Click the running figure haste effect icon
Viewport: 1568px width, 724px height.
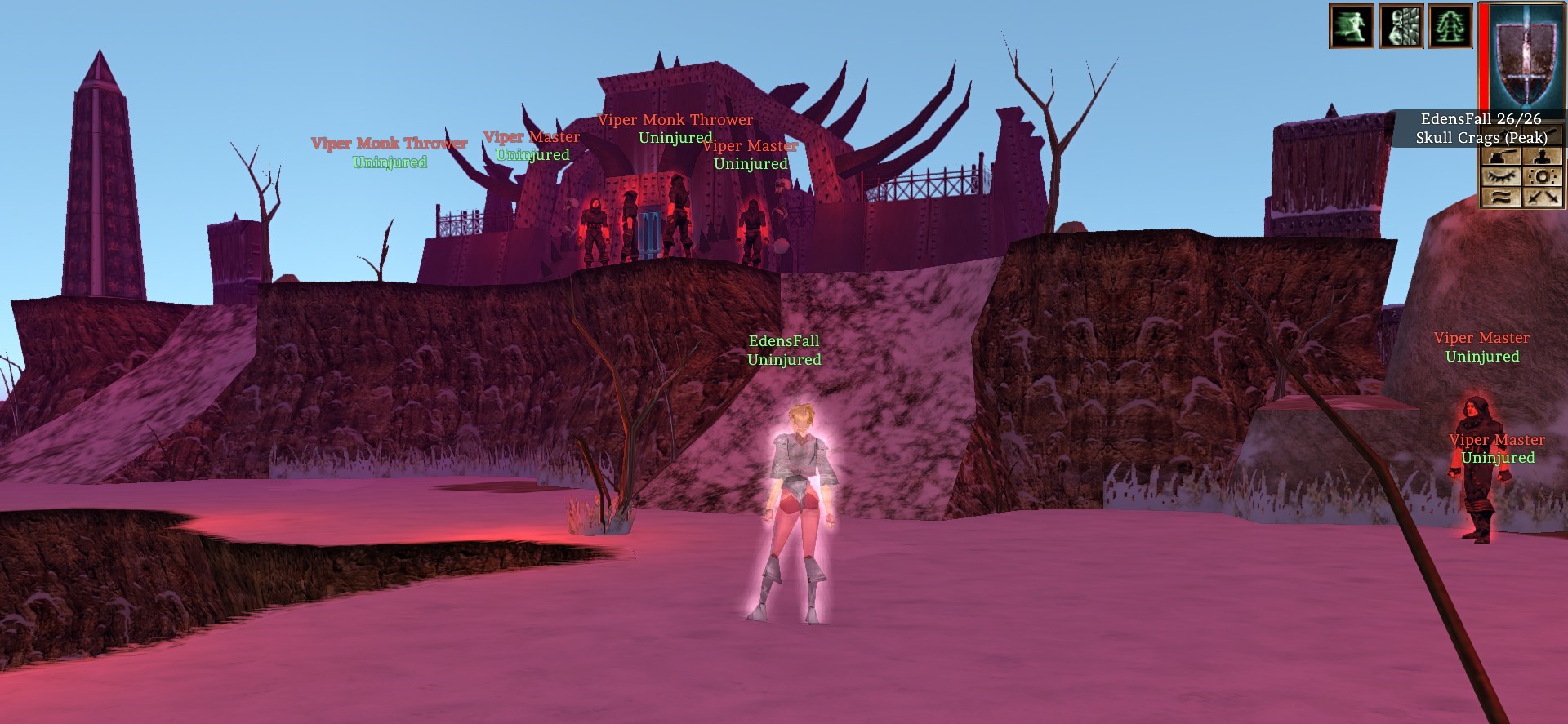point(1352,26)
